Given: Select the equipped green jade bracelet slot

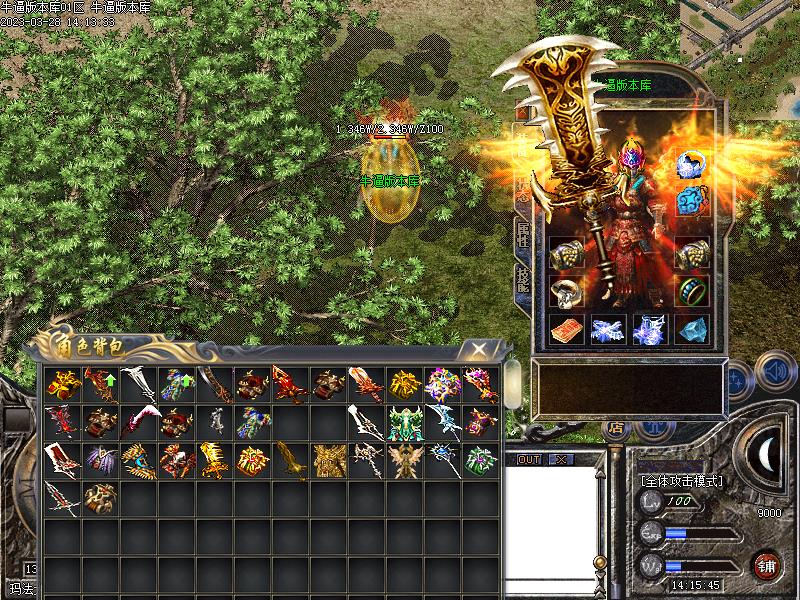Looking at the screenshot, I should tap(690, 291).
